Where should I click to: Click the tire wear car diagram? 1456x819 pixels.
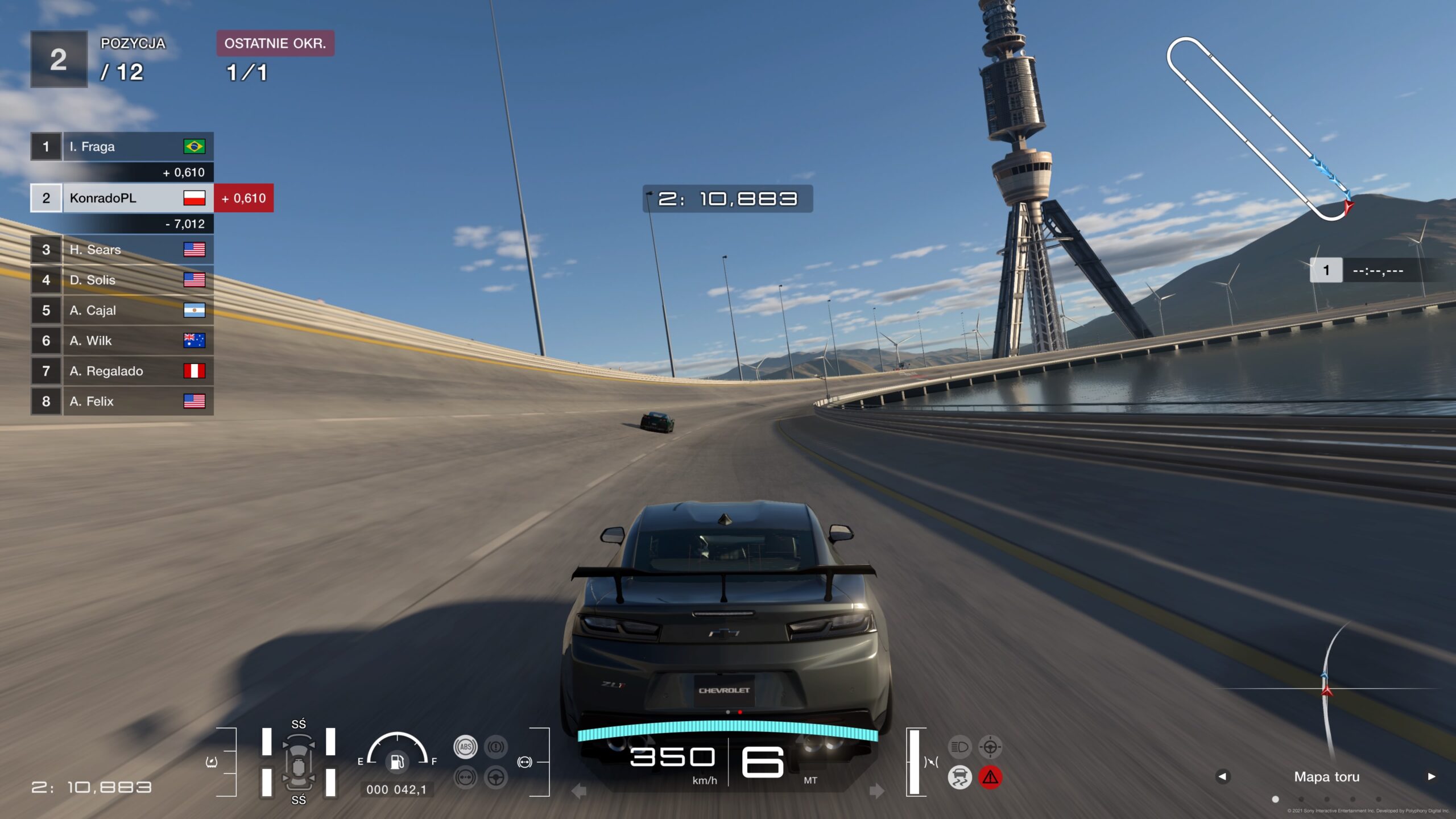pos(299,762)
